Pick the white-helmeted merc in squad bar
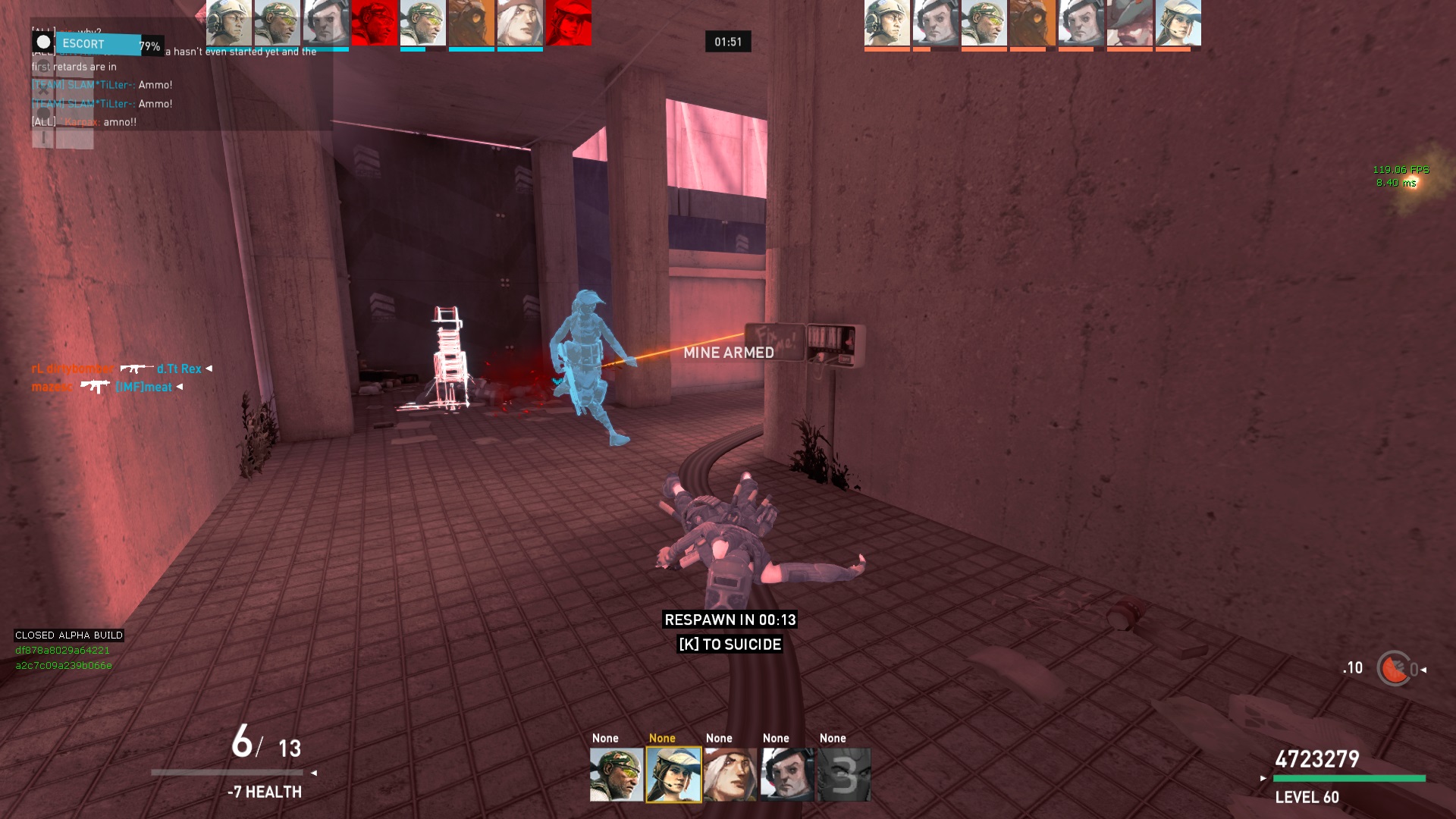1456x819 pixels. coord(787,774)
